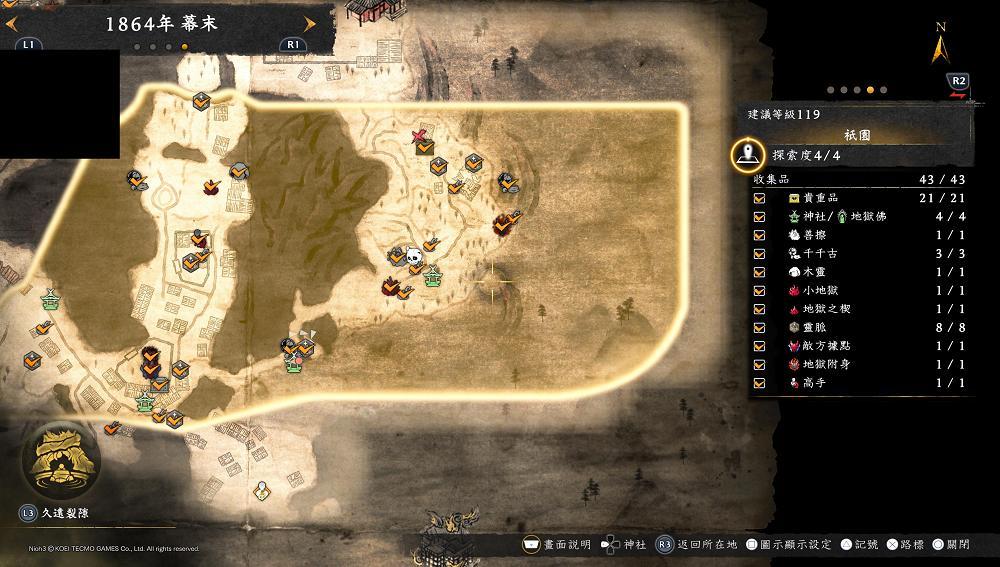Select the 探索度 location pin icon
Screen dimensions: 1000x567
tap(747, 155)
